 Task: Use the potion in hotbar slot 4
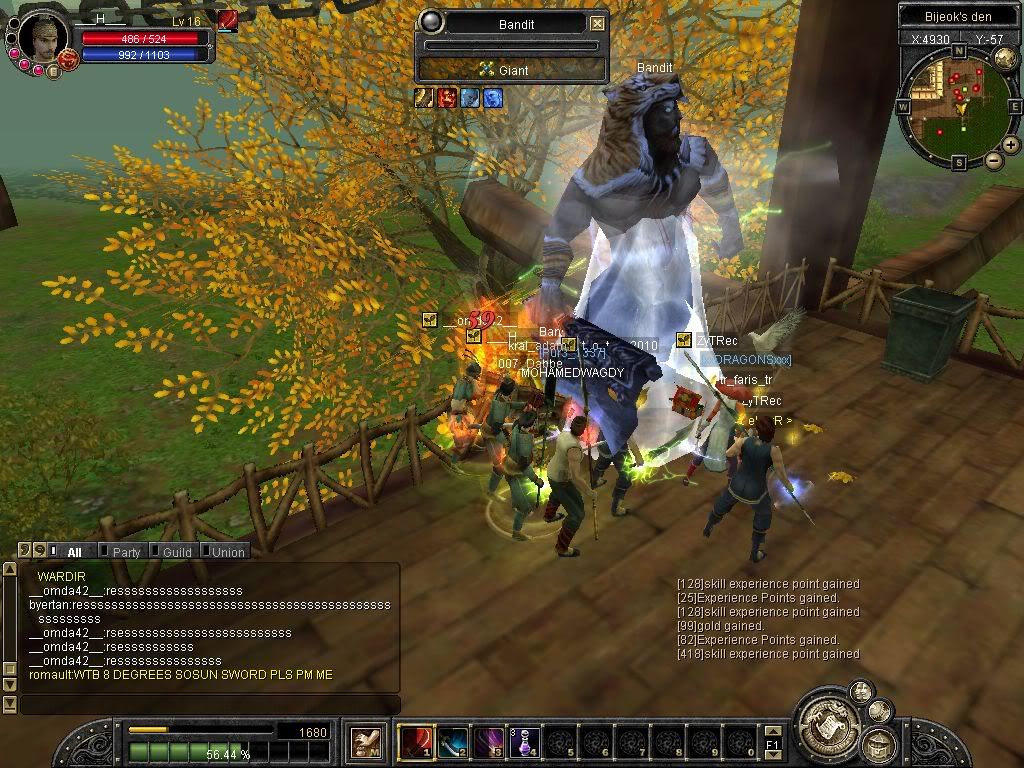(524, 742)
